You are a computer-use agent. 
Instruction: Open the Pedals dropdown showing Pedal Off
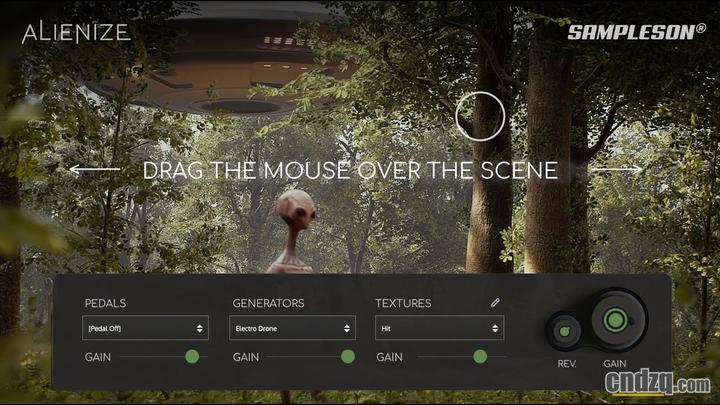145,328
